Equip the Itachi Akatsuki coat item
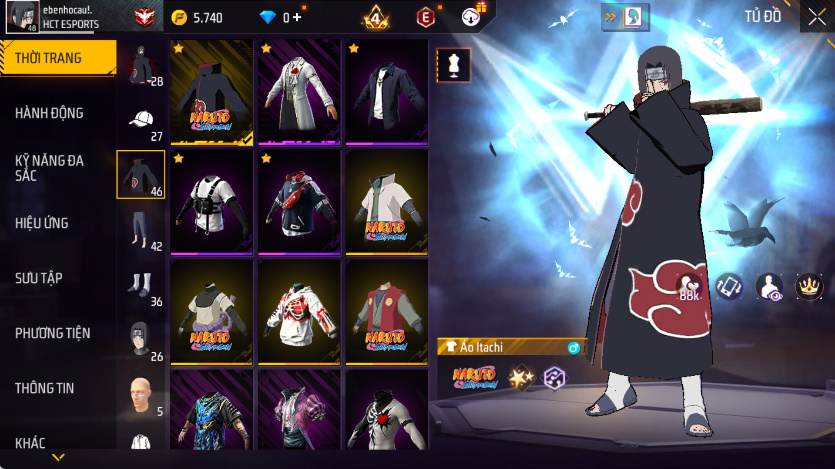Image resolution: width=835 pixels, height=469 pixels. [211, 92]
